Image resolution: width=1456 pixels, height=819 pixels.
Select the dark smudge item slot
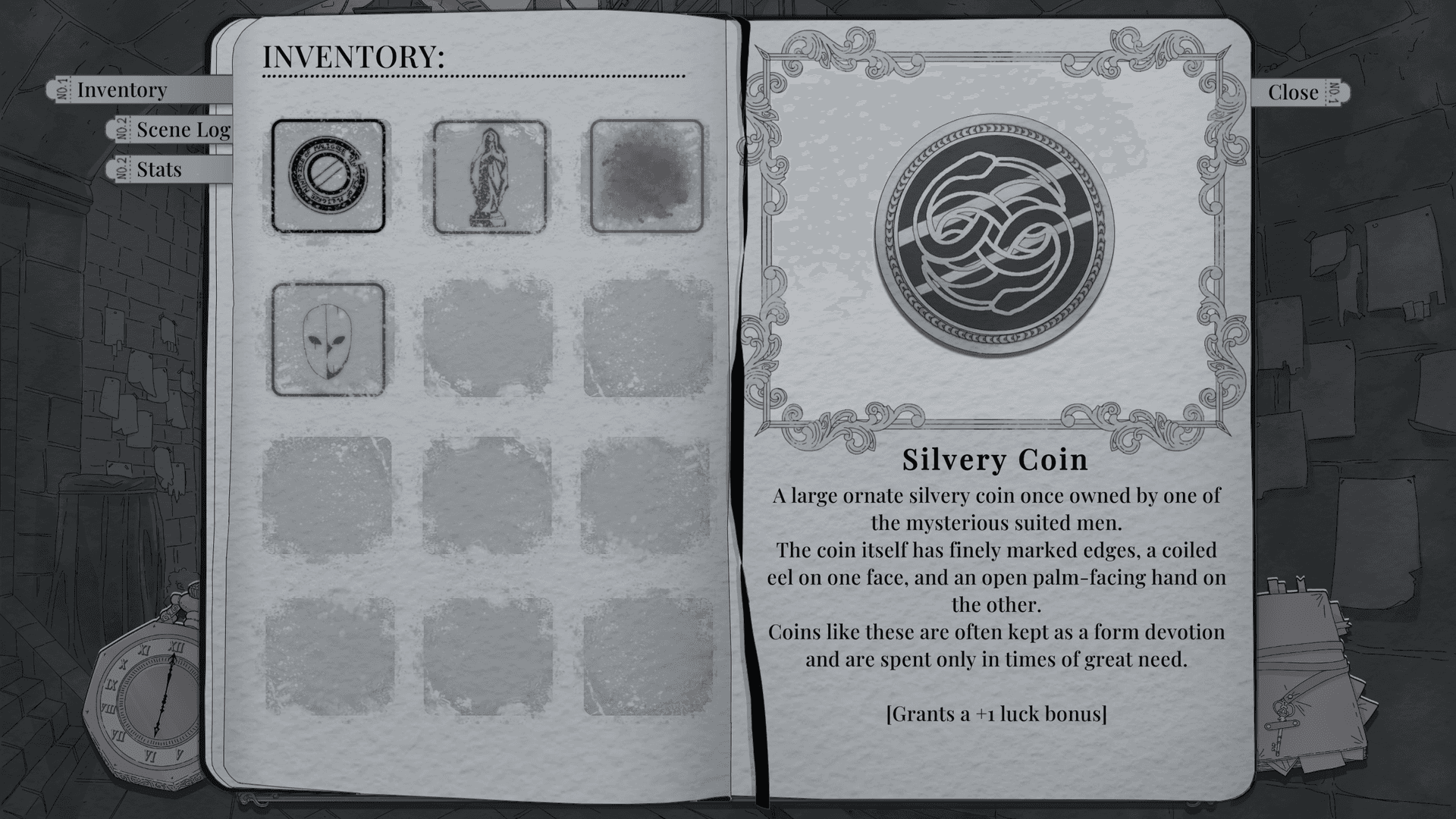tap(647, 176)
